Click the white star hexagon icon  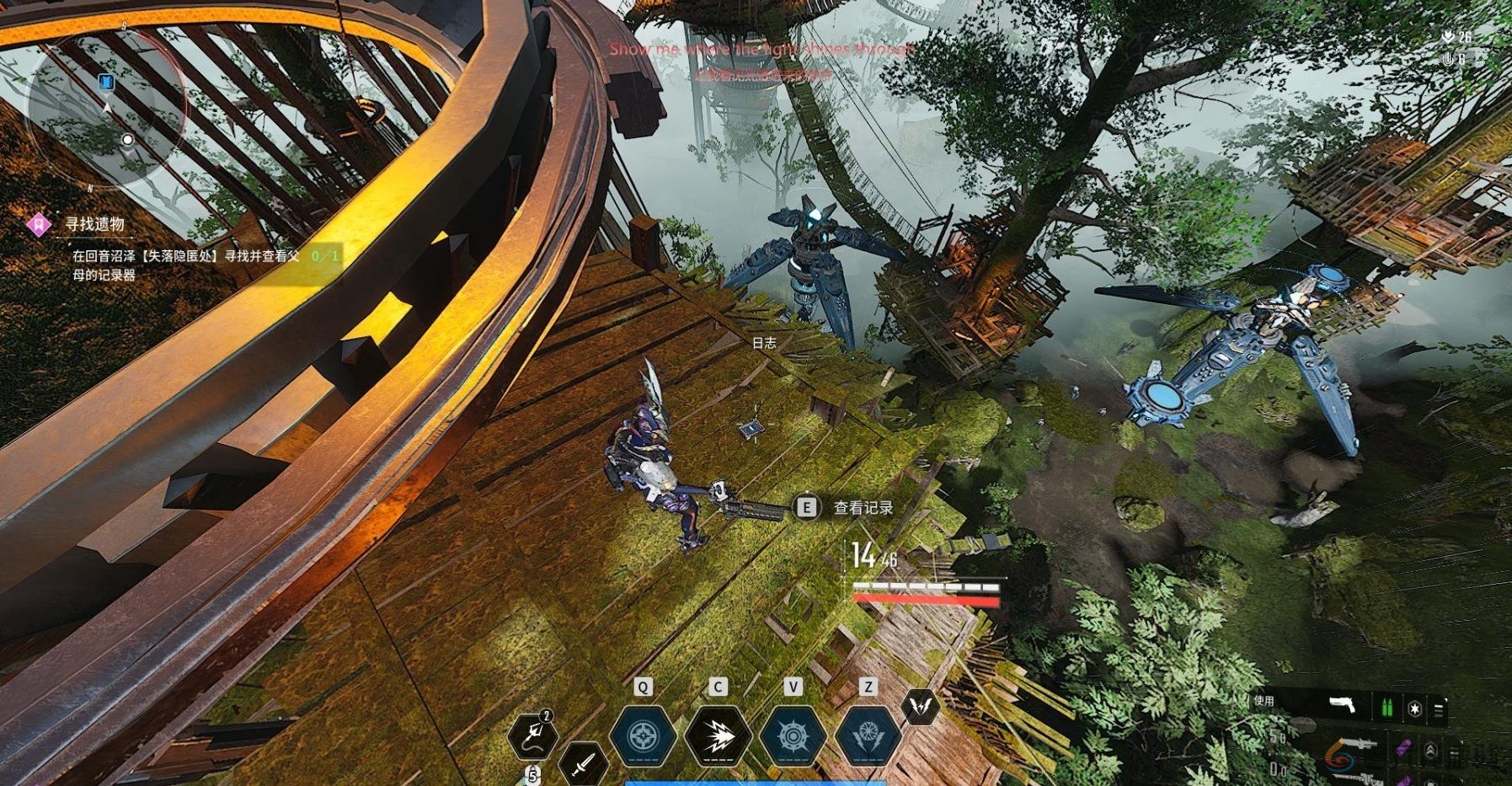tap(1414, 709)
